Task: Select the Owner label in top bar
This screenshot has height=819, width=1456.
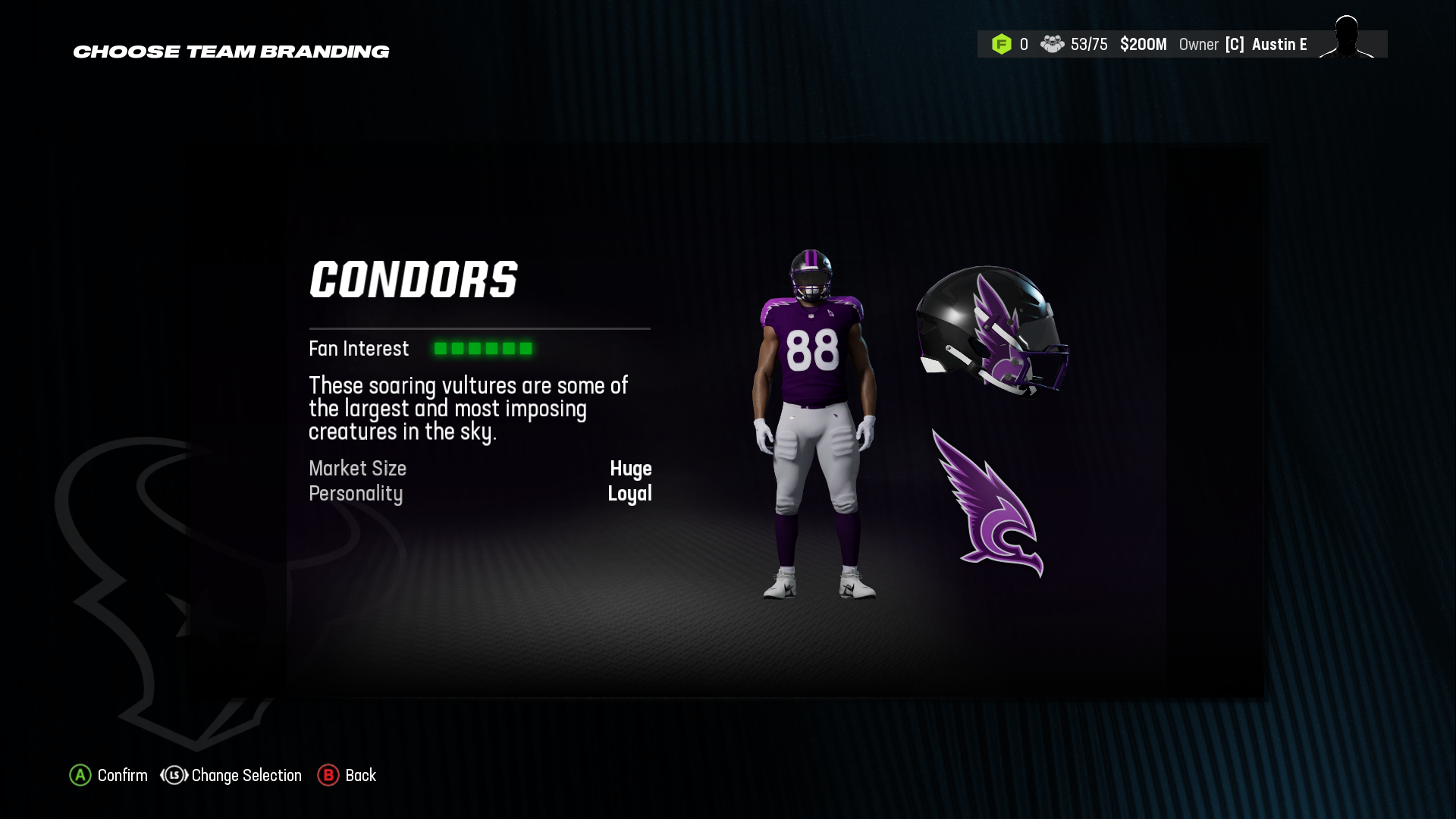Action: click(x=1199, y=45)
